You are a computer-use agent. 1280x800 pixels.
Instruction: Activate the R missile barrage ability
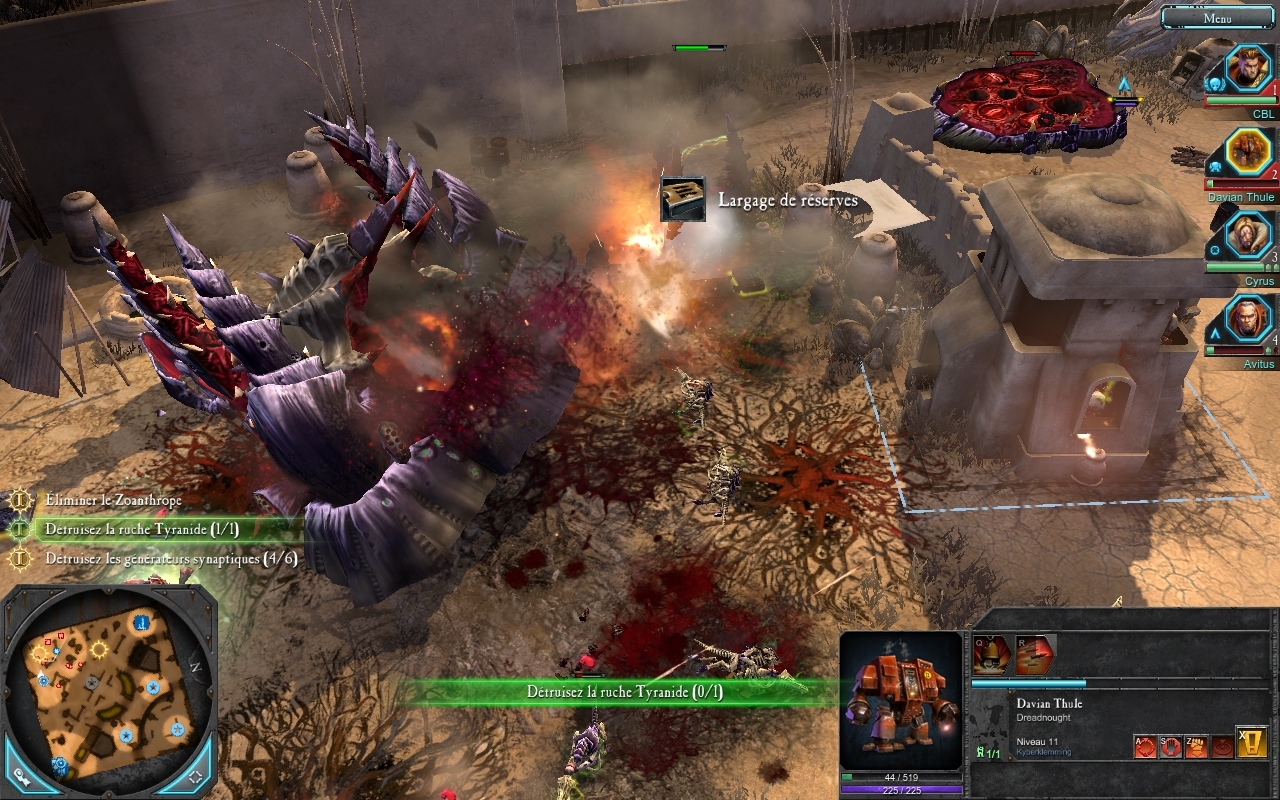point(1035,655)
